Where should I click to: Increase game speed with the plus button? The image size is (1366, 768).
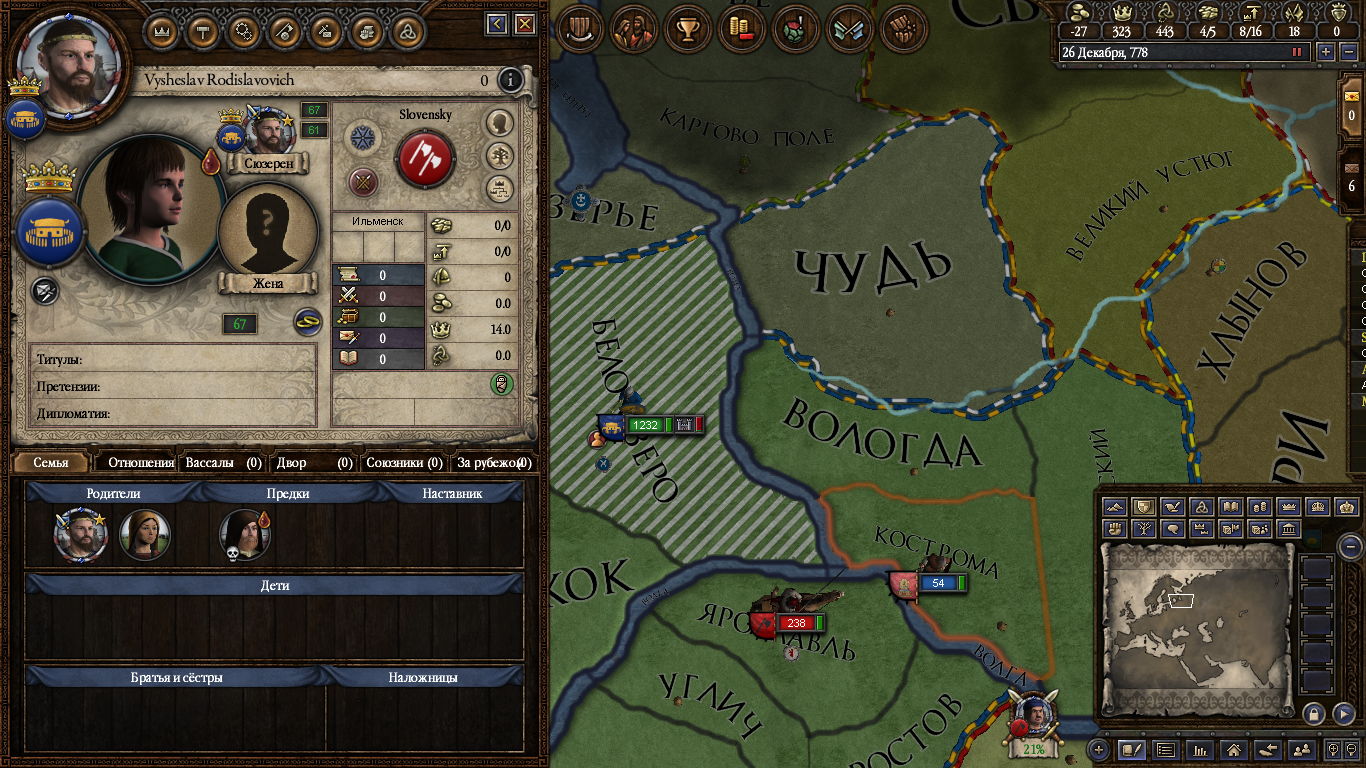tap(1326, 52)
